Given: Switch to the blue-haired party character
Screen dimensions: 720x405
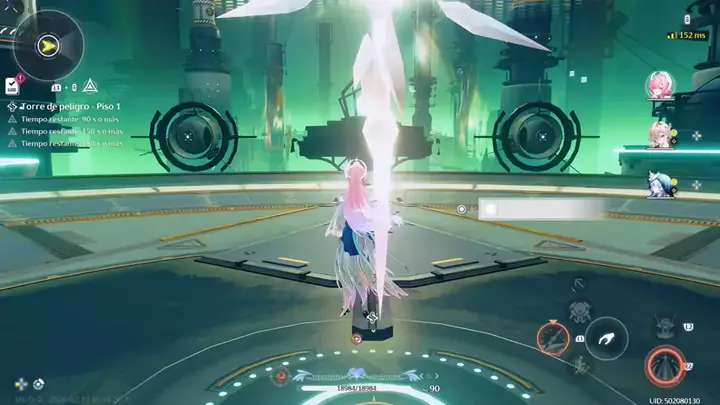Looking at the screenshot, I should pyautogui.click(x=659, y=183).
